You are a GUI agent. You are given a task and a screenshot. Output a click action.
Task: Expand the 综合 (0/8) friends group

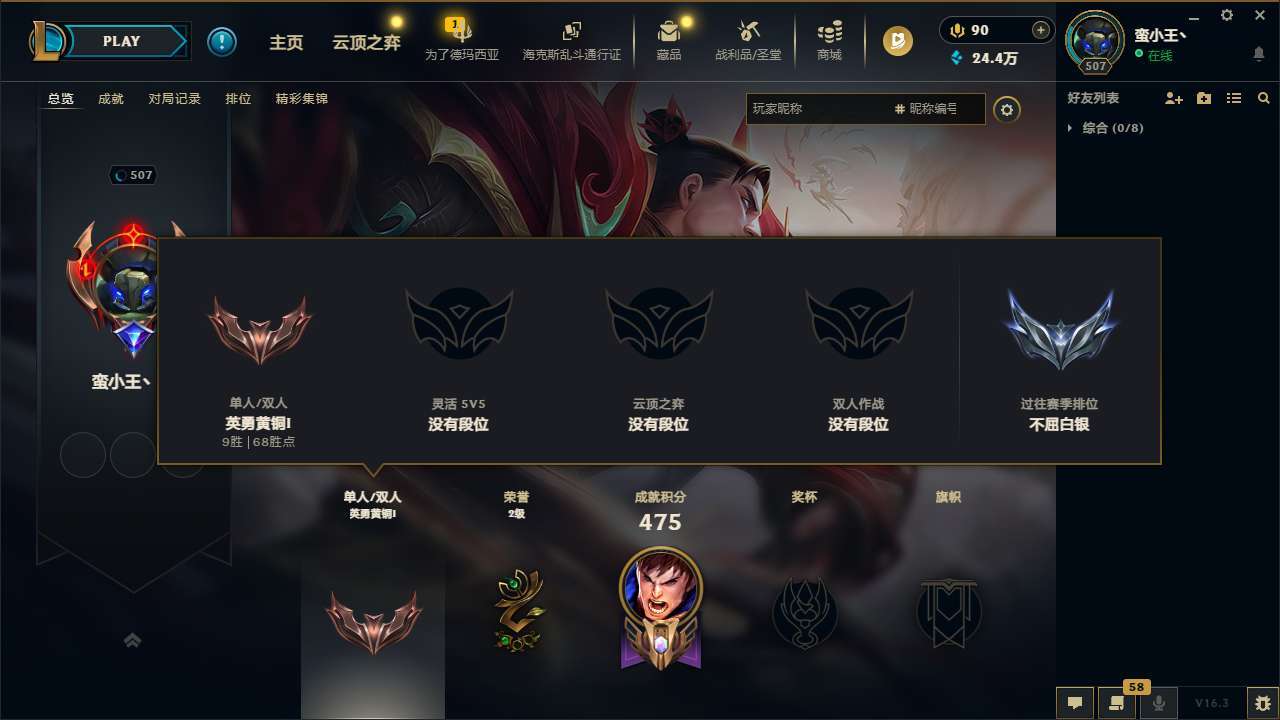click(1105, 128)
